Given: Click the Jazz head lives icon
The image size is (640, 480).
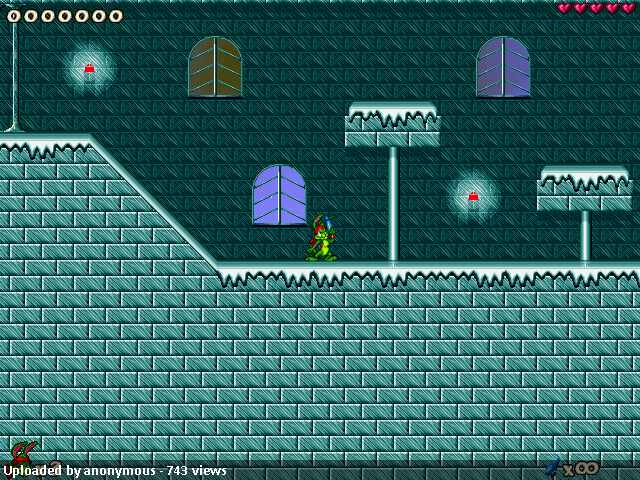Looking at the screenshot, I should pos(22,453).
